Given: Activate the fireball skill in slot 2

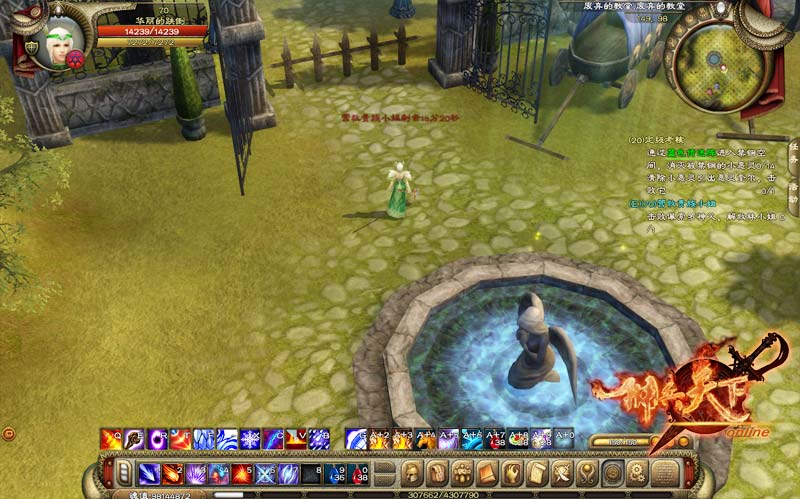Looking at the screenshot, I should [x=170, y=473].
